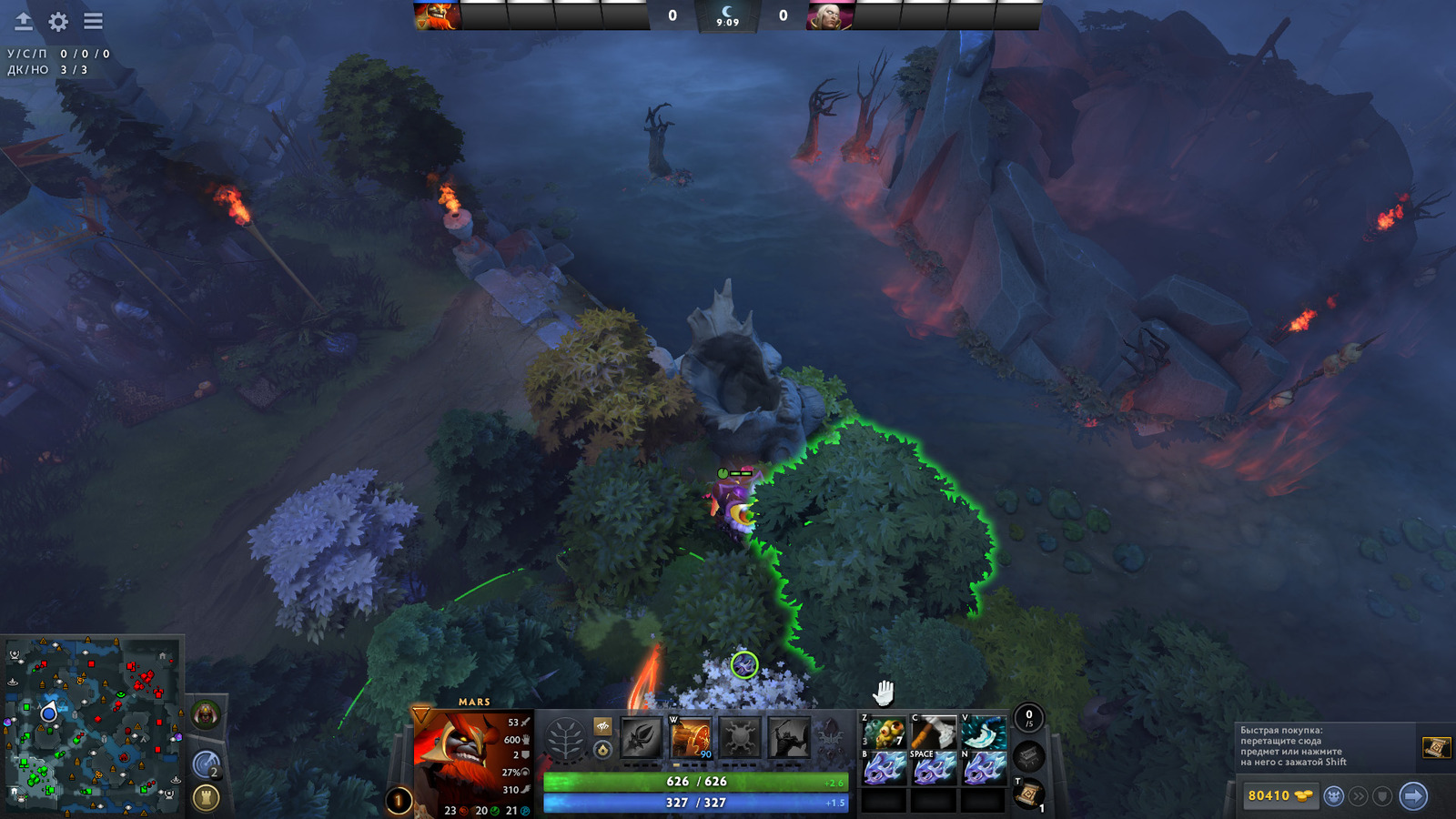Click the courier select button

(1334, 796)
